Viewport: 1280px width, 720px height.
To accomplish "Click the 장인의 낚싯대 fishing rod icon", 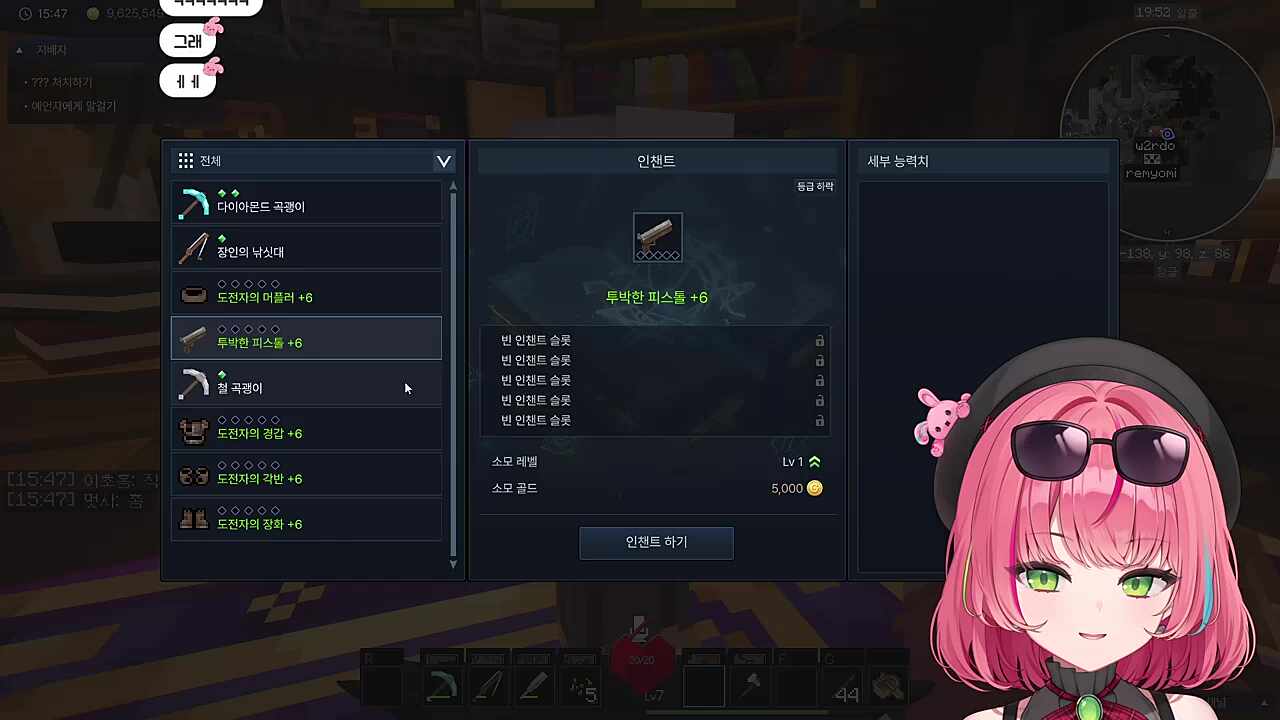I will (x=194, y=250).
